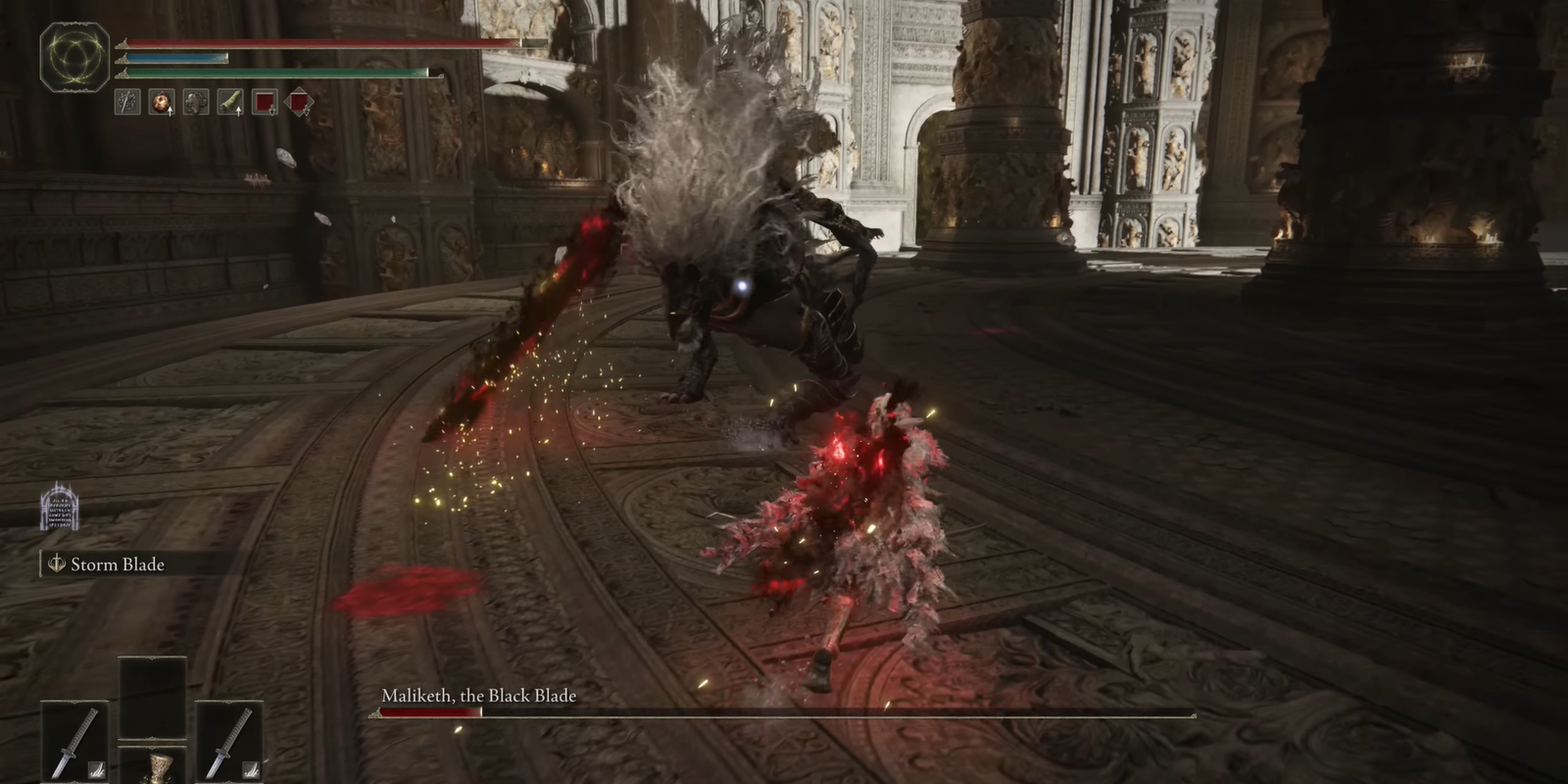Select the baked crab quick item icon
This screenshot has height=784, width=1568.
tap(160, 101)
